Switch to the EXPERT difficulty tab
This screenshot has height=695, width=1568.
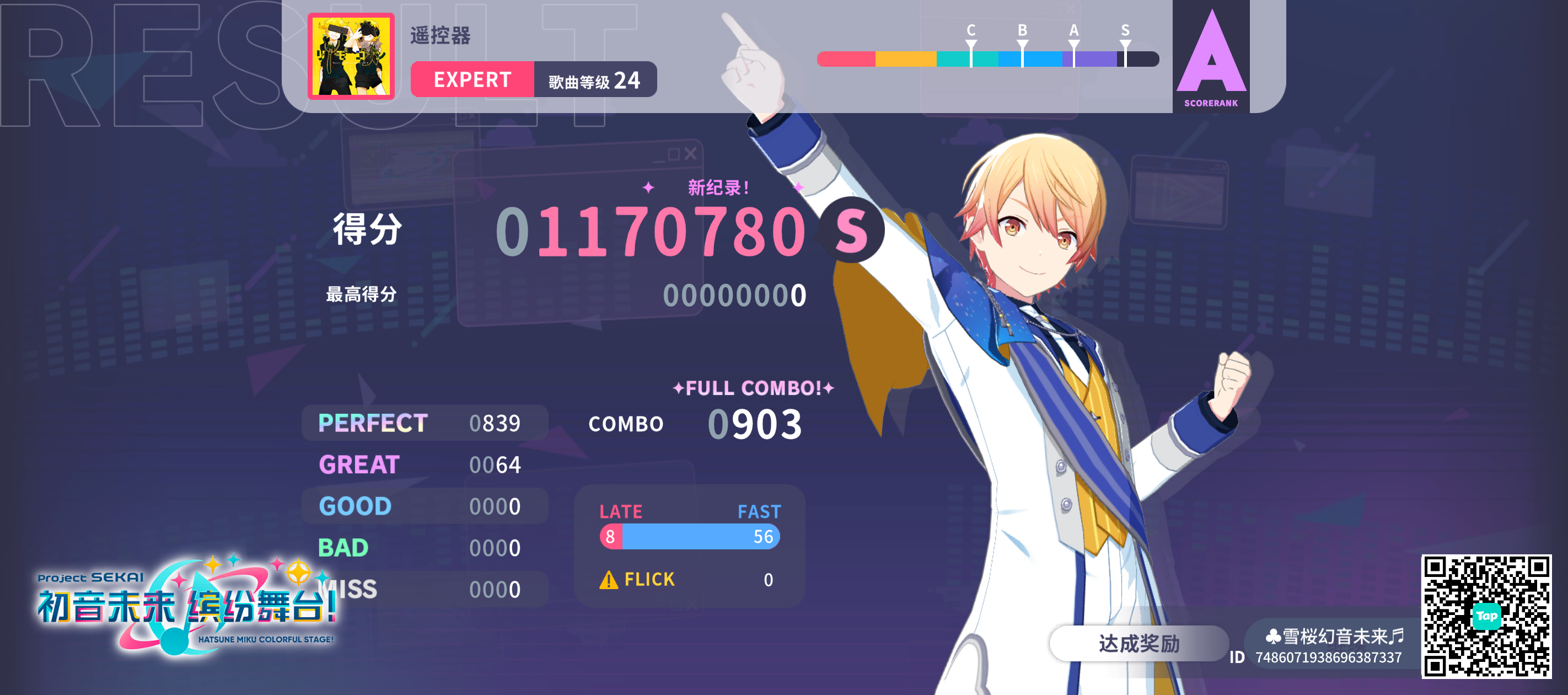click(472, 80)
